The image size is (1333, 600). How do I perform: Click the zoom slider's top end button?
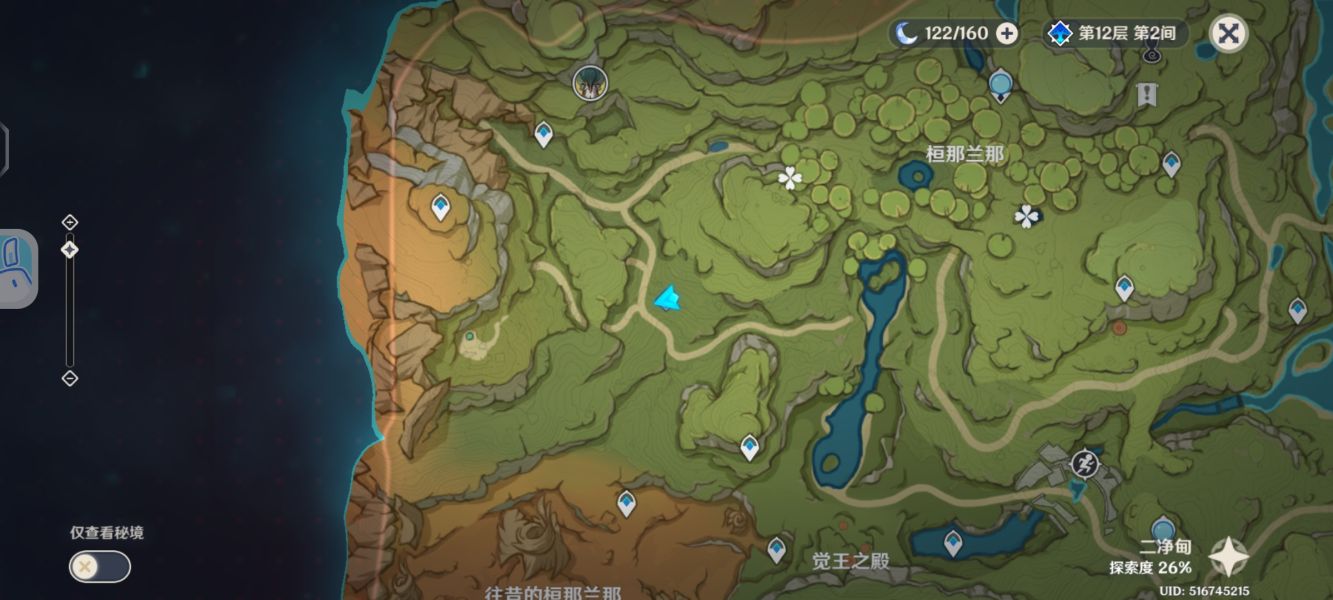tap(69, 222)
